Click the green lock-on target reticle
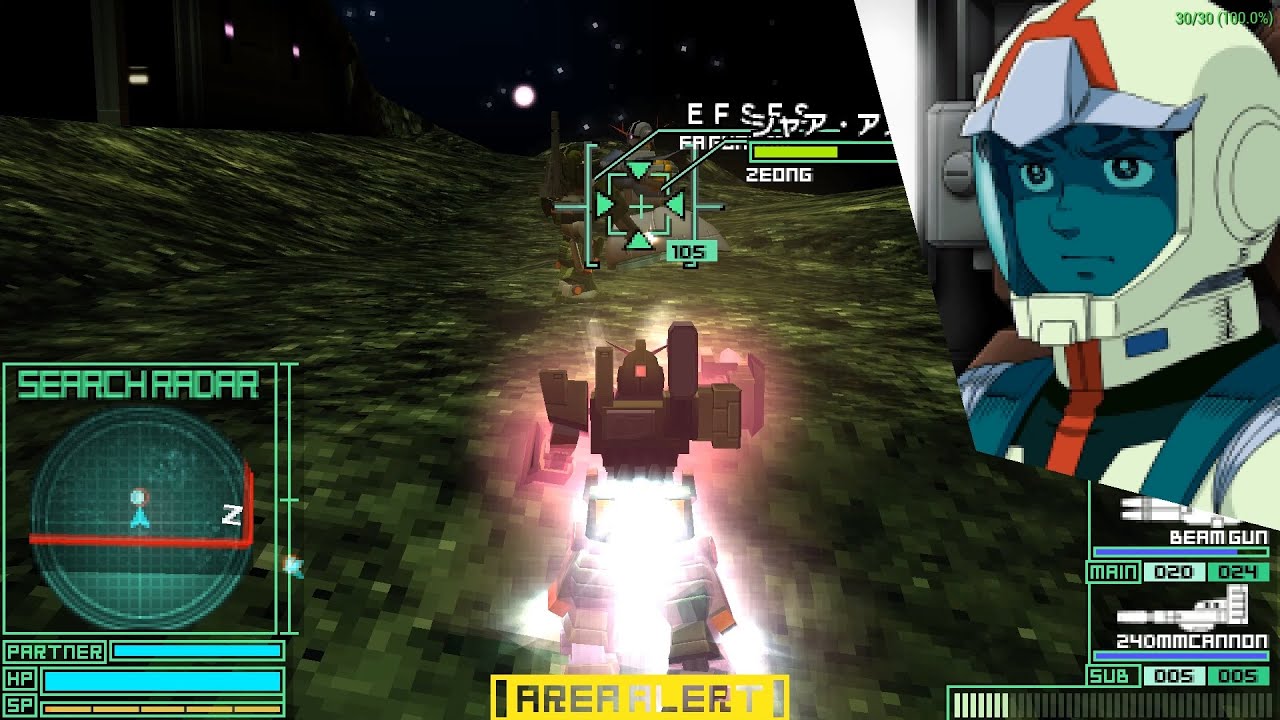Viewport: 1280px width, 720px height. tap(640, 206)
